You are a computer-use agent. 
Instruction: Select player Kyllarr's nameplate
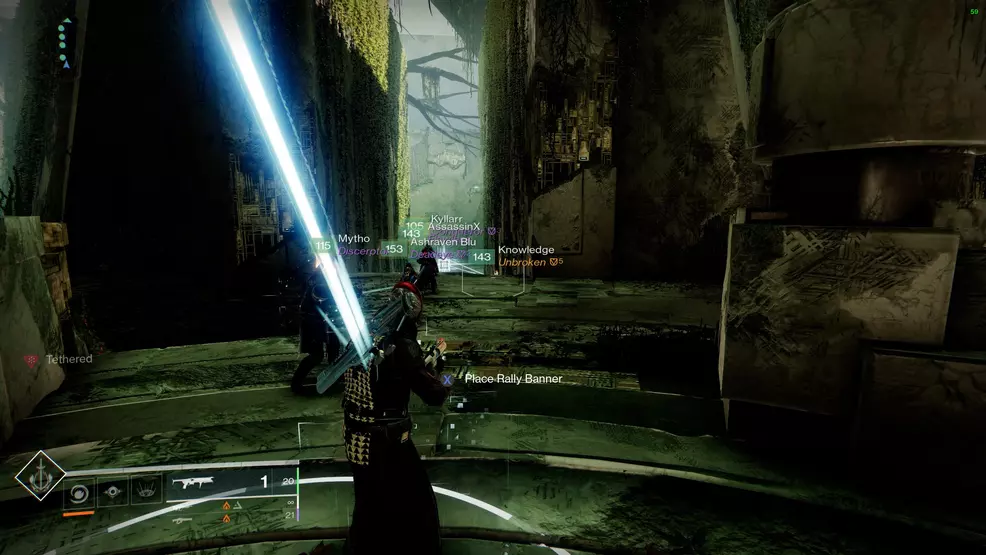point(446,218)
